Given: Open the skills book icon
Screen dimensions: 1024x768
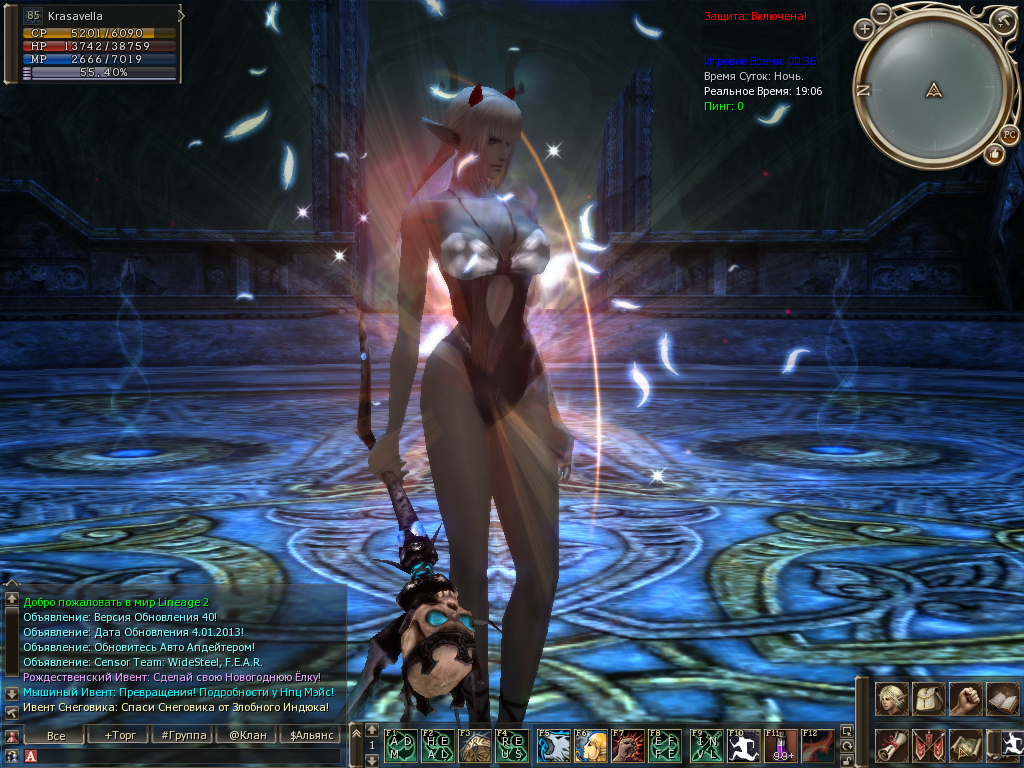Looking at the screenshot, I should click(x=1002, y=698).
